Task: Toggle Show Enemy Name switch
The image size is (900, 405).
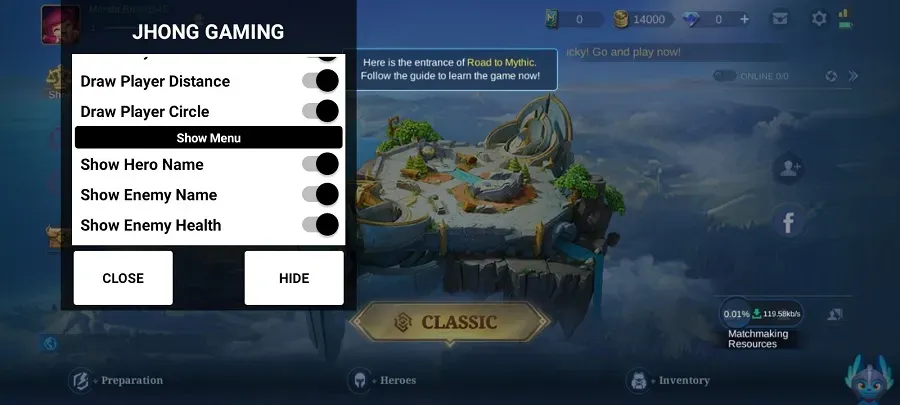Action: (x=320, y=194)
